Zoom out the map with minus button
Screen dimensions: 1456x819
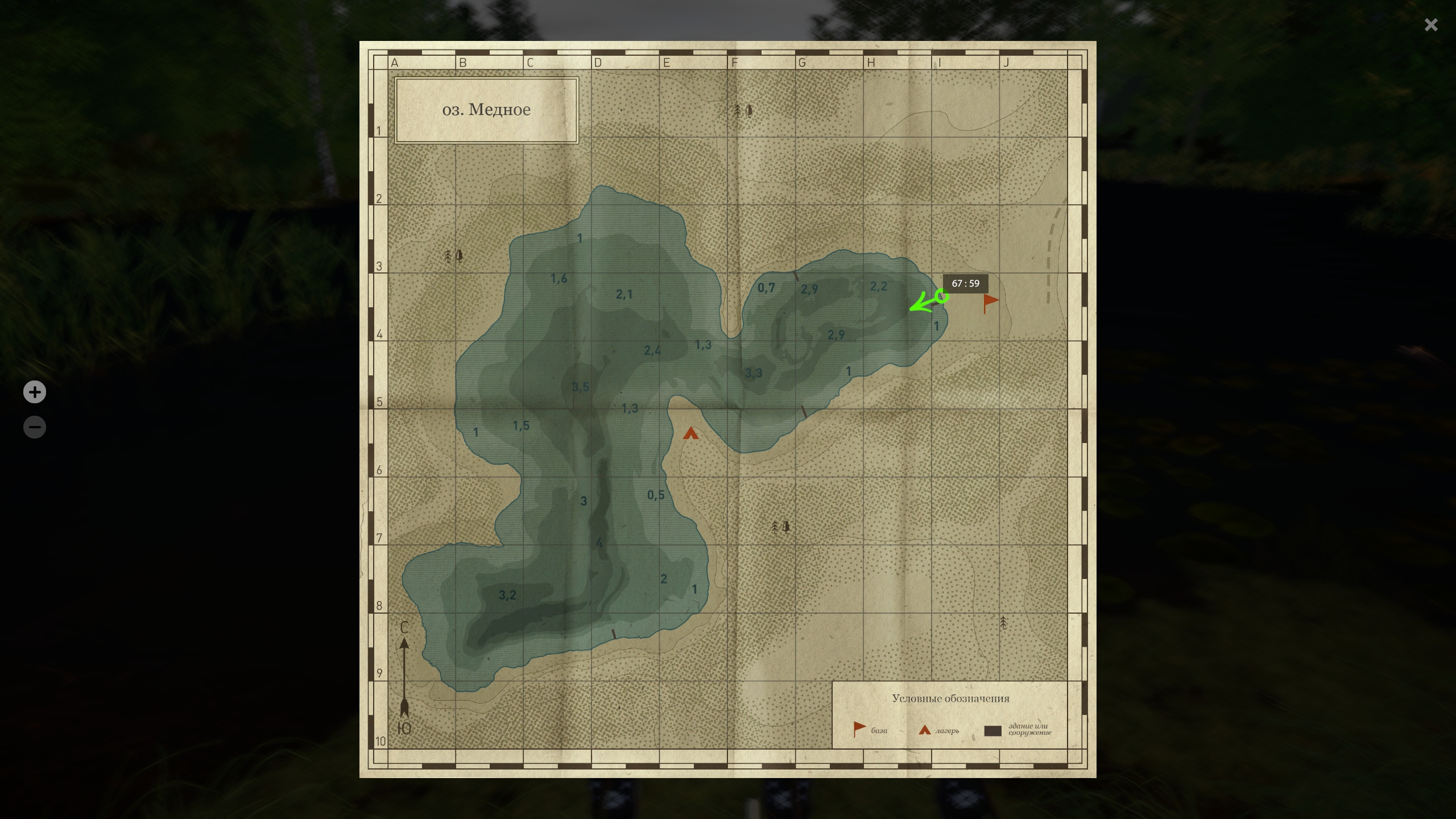tap(35, 427)
